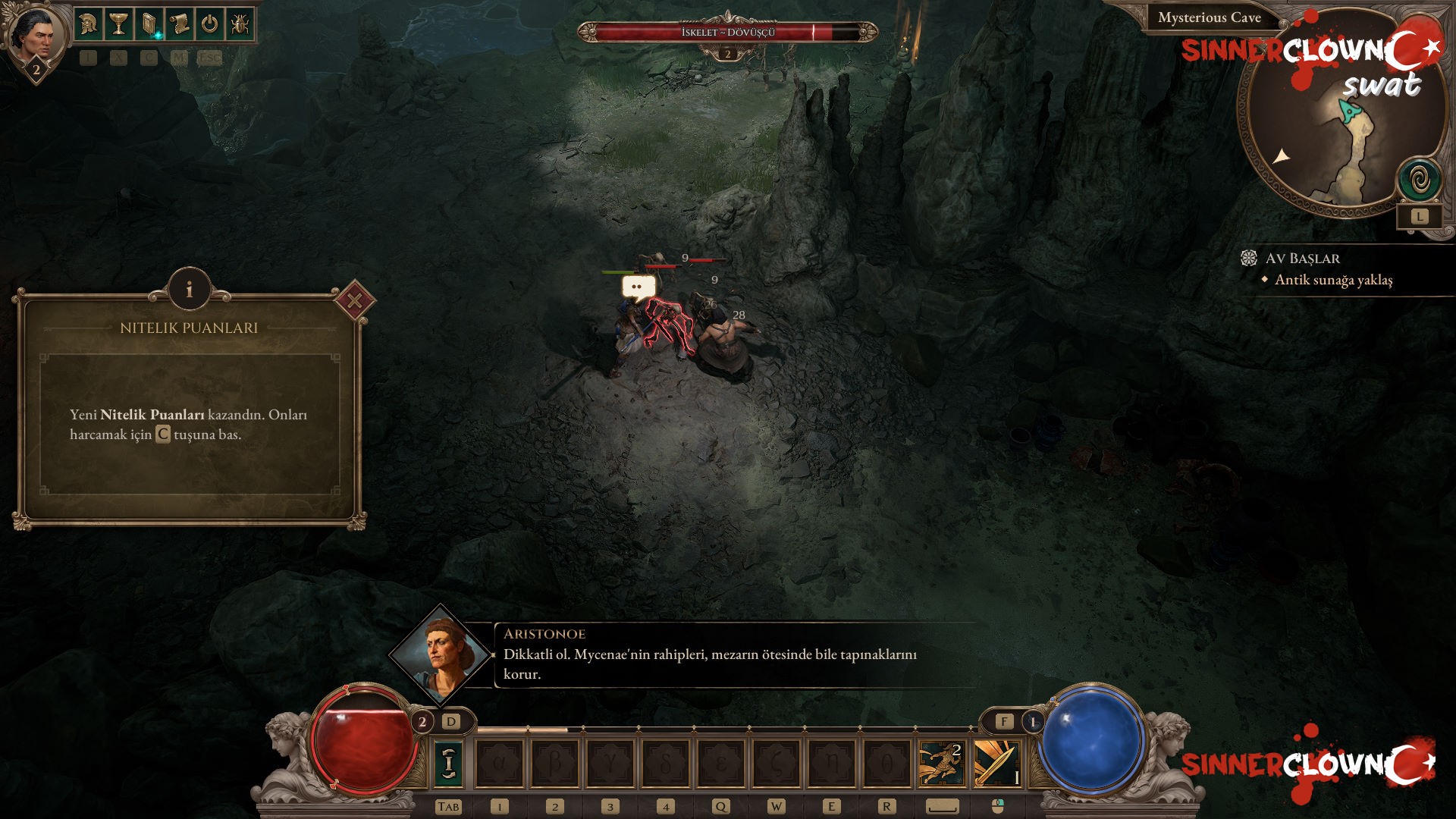Open the scroll icon in top bar

coord(180,24)
